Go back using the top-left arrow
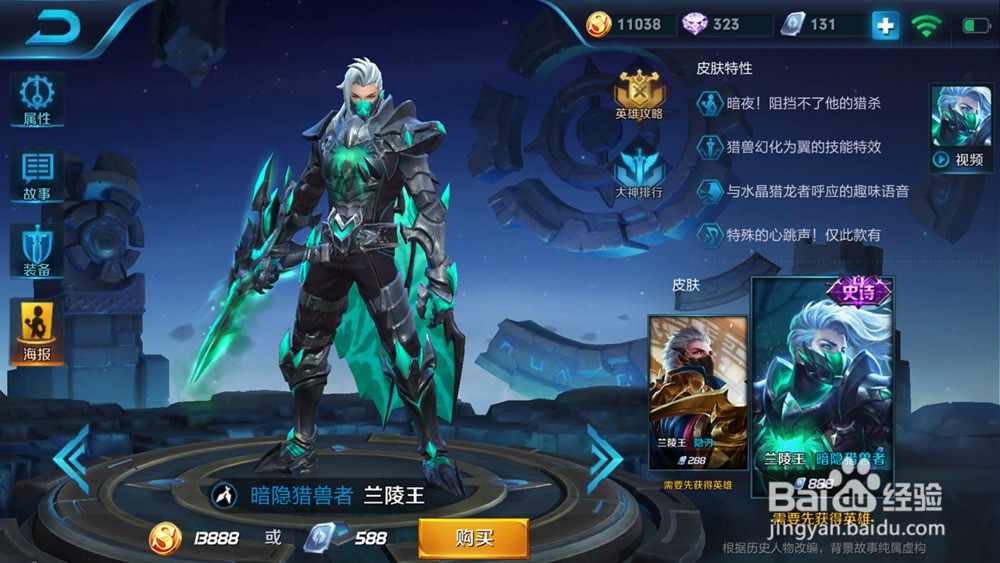Screen dimensions: 1000x563 tap(53, 27)
